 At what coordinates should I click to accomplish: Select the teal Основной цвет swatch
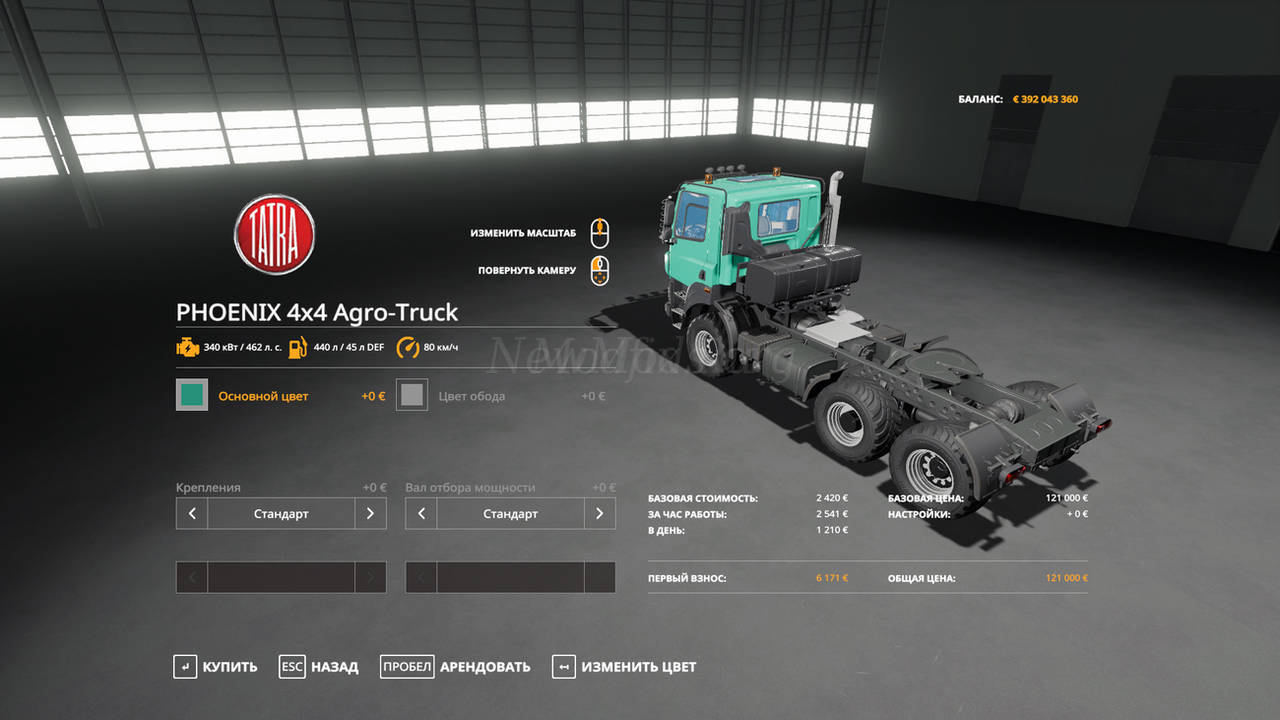click(192, 395)
